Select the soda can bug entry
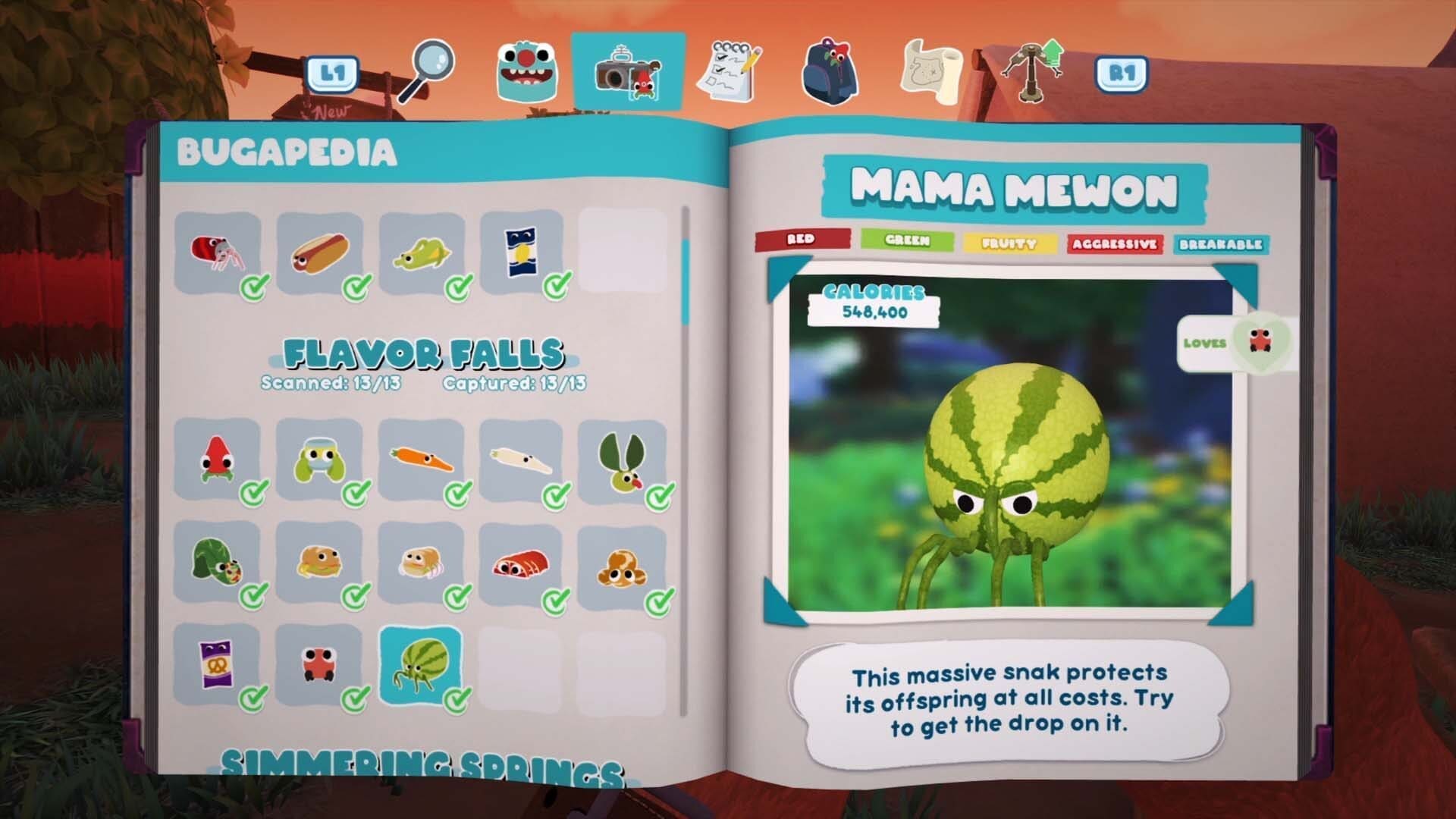1456x819 pixels. pyautogui.click(x=217, y=253)
